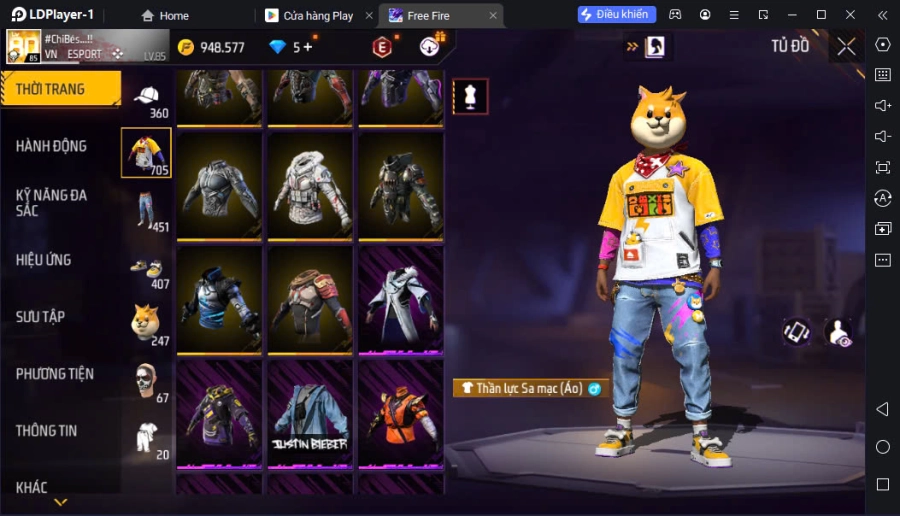
Task: Close the wardrobe with the X button
Action: click(846, 46)
